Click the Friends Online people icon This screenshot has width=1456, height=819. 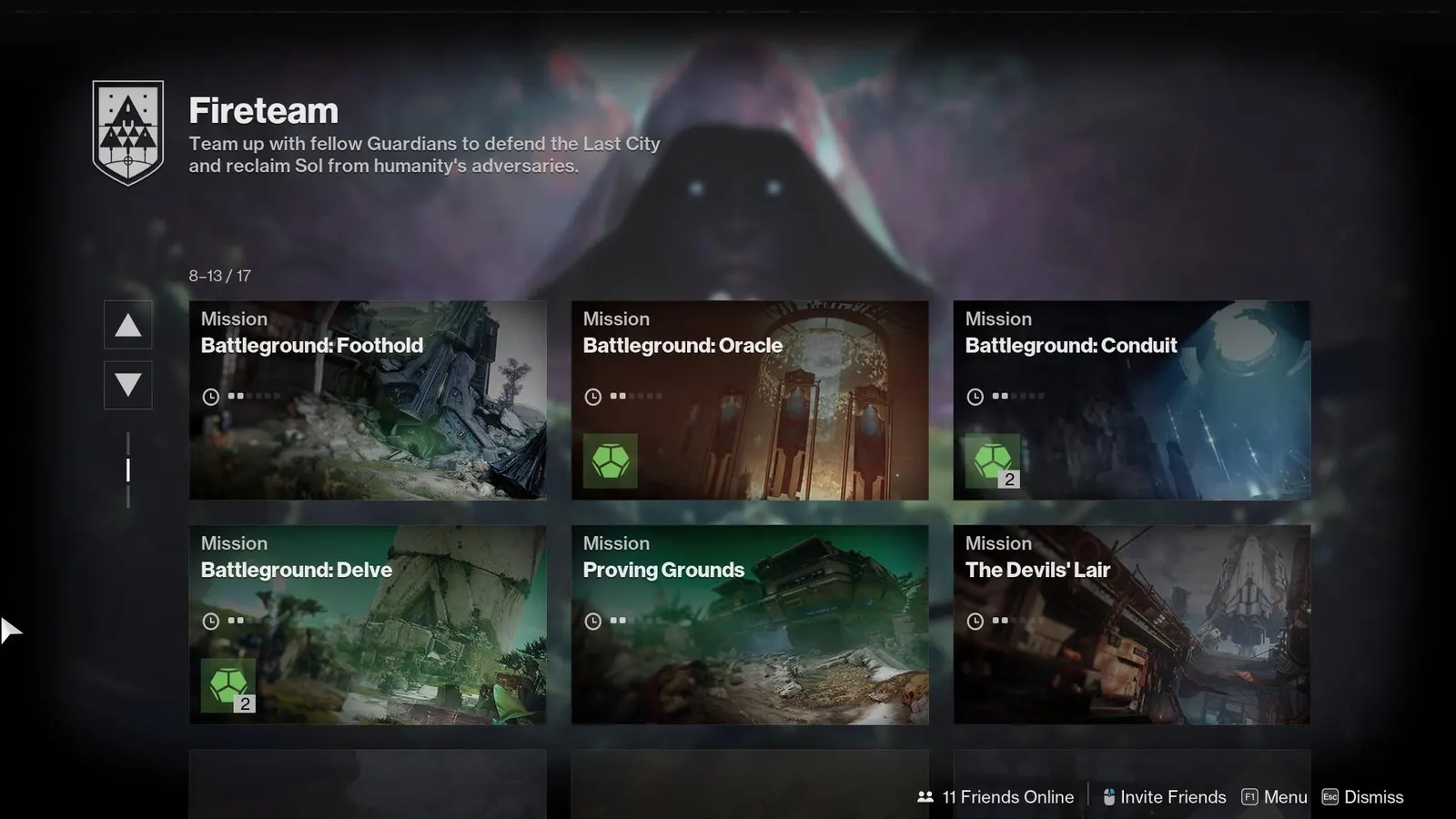pos(925,796)
